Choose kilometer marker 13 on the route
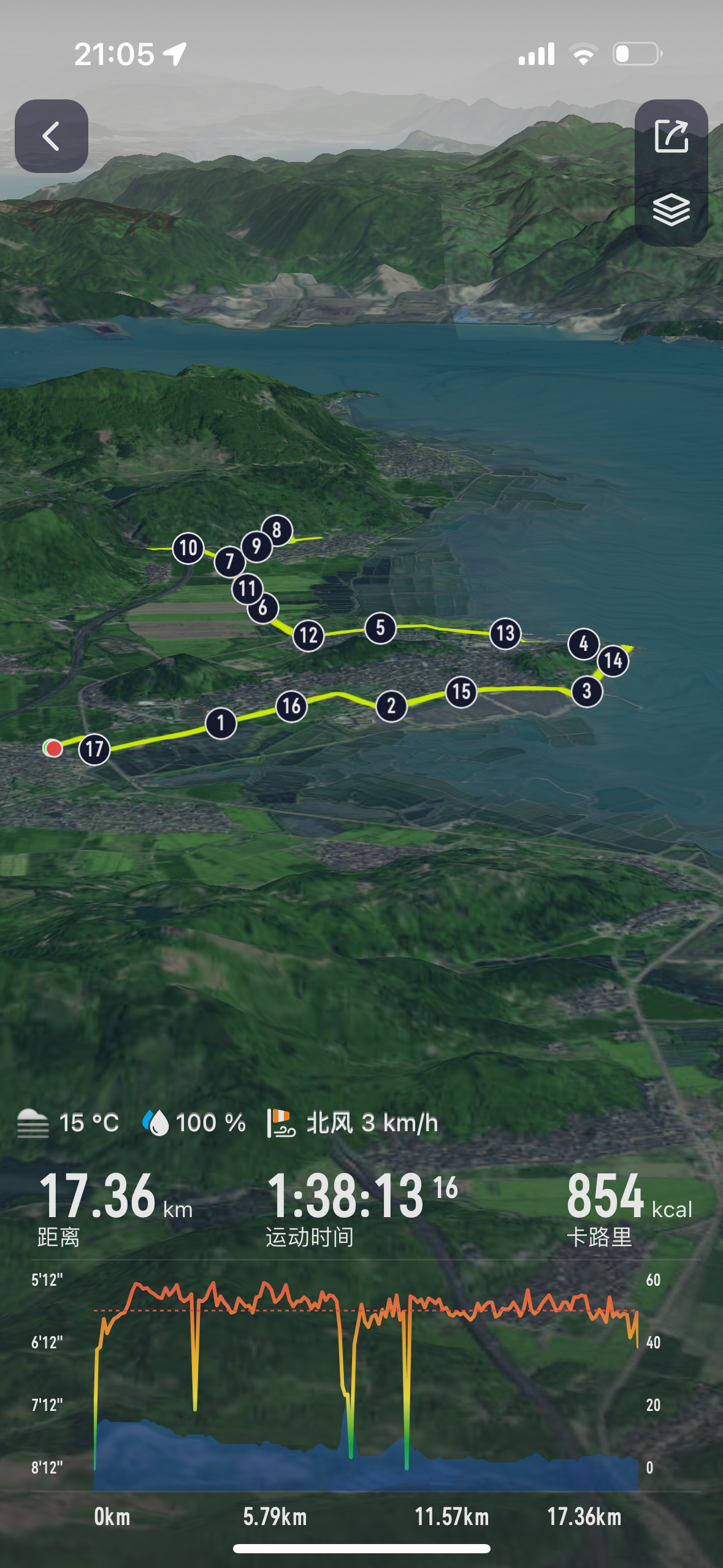The width and height of the screenshot is (723, 1568). 505,633
